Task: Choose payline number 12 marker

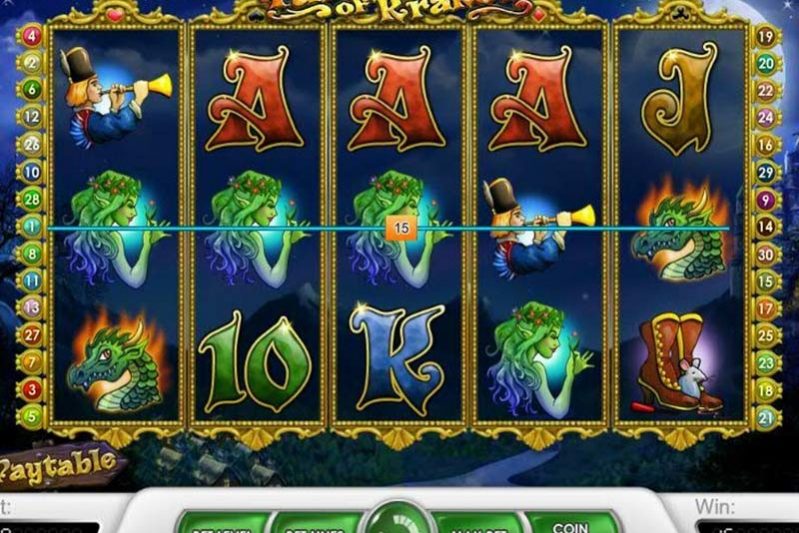Action: (x=31, y=116)
